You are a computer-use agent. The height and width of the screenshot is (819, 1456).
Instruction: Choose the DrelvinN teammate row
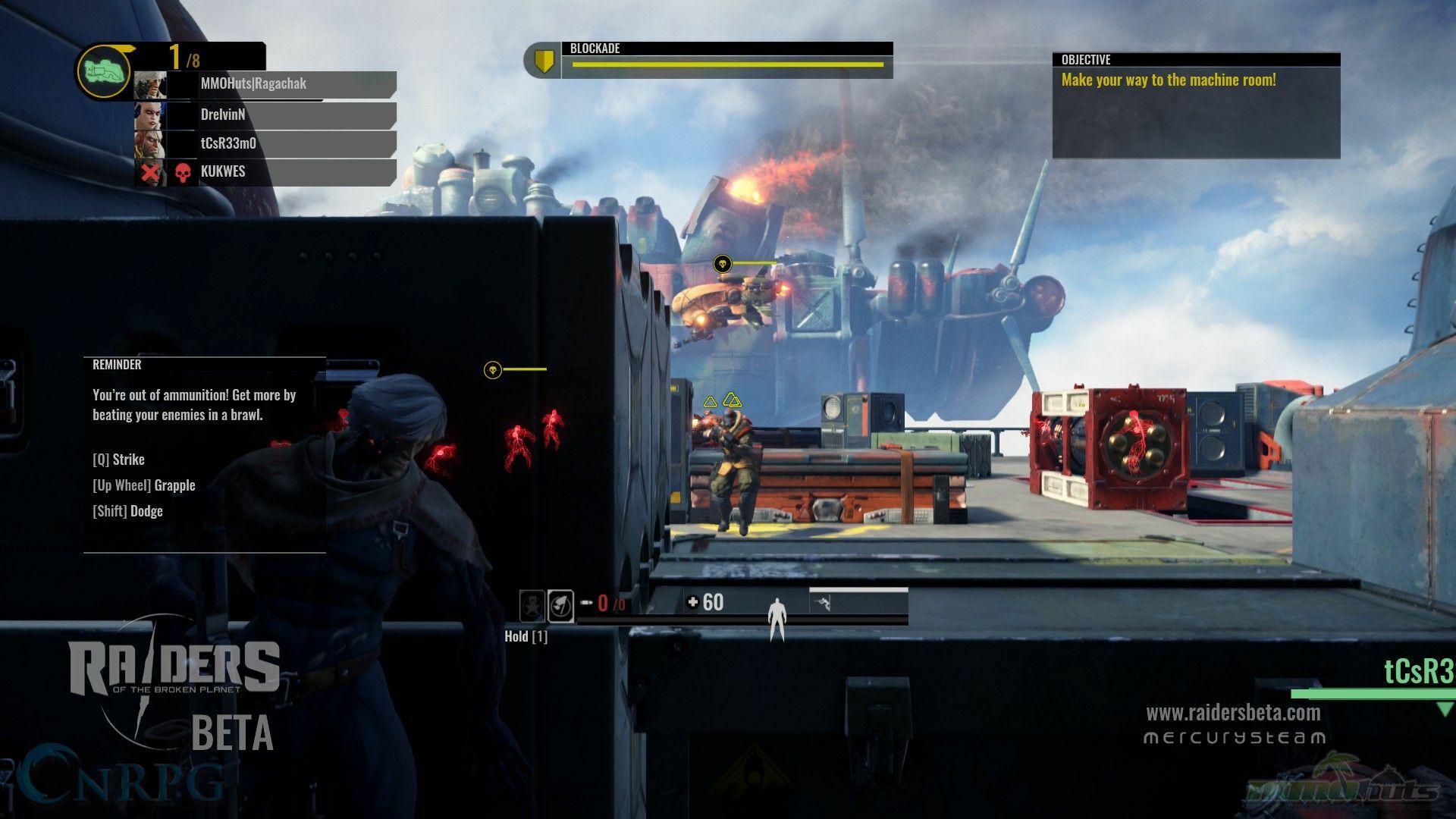(265, 115)
